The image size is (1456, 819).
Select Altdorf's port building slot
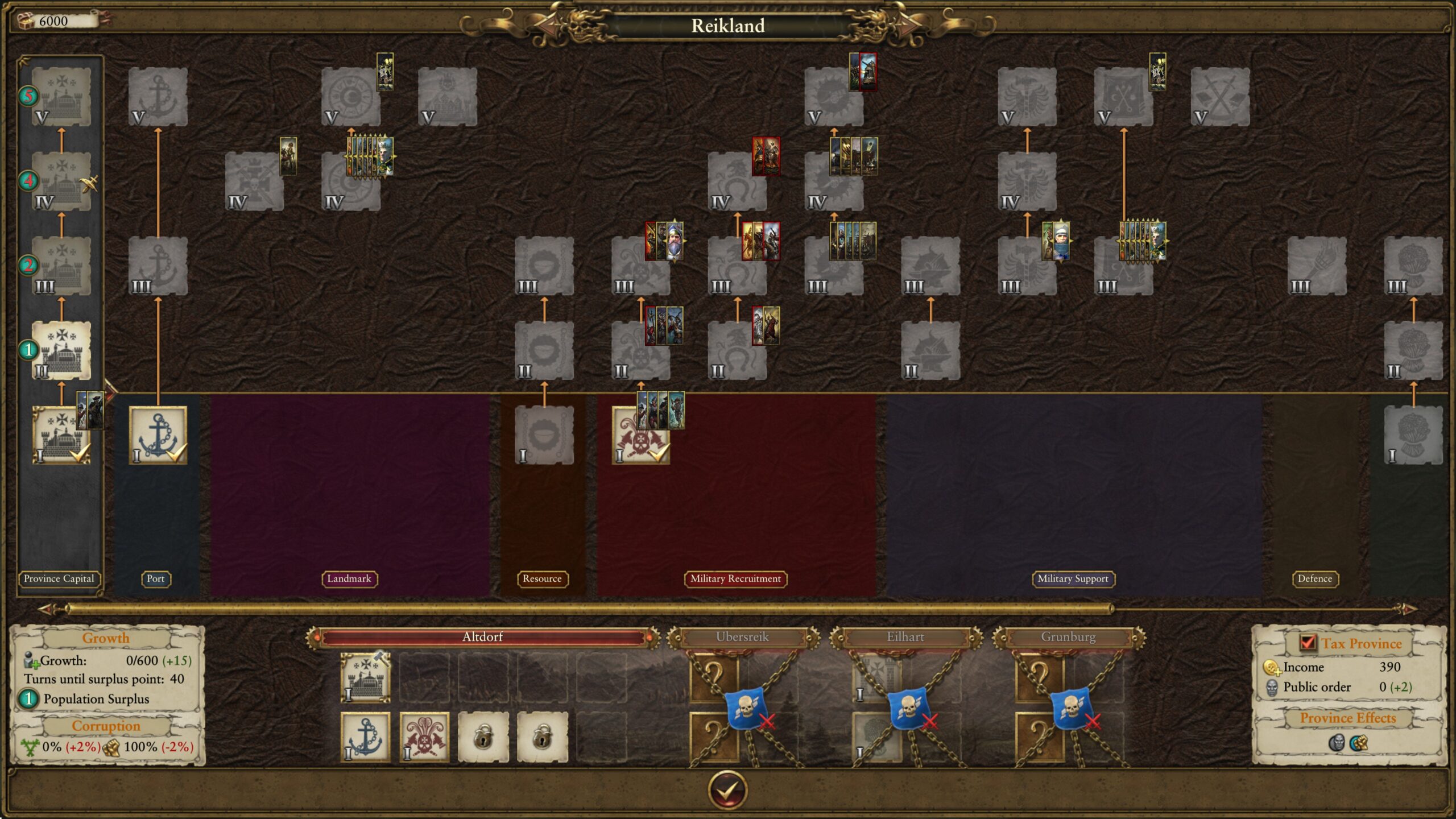(365, 737)
